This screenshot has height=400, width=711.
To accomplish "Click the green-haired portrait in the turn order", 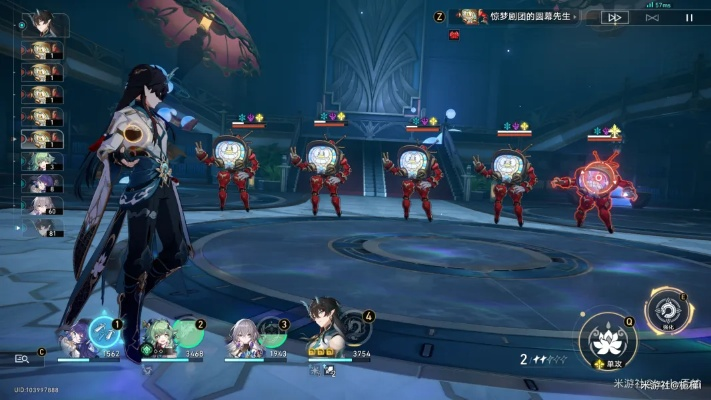I will (44, 161).
